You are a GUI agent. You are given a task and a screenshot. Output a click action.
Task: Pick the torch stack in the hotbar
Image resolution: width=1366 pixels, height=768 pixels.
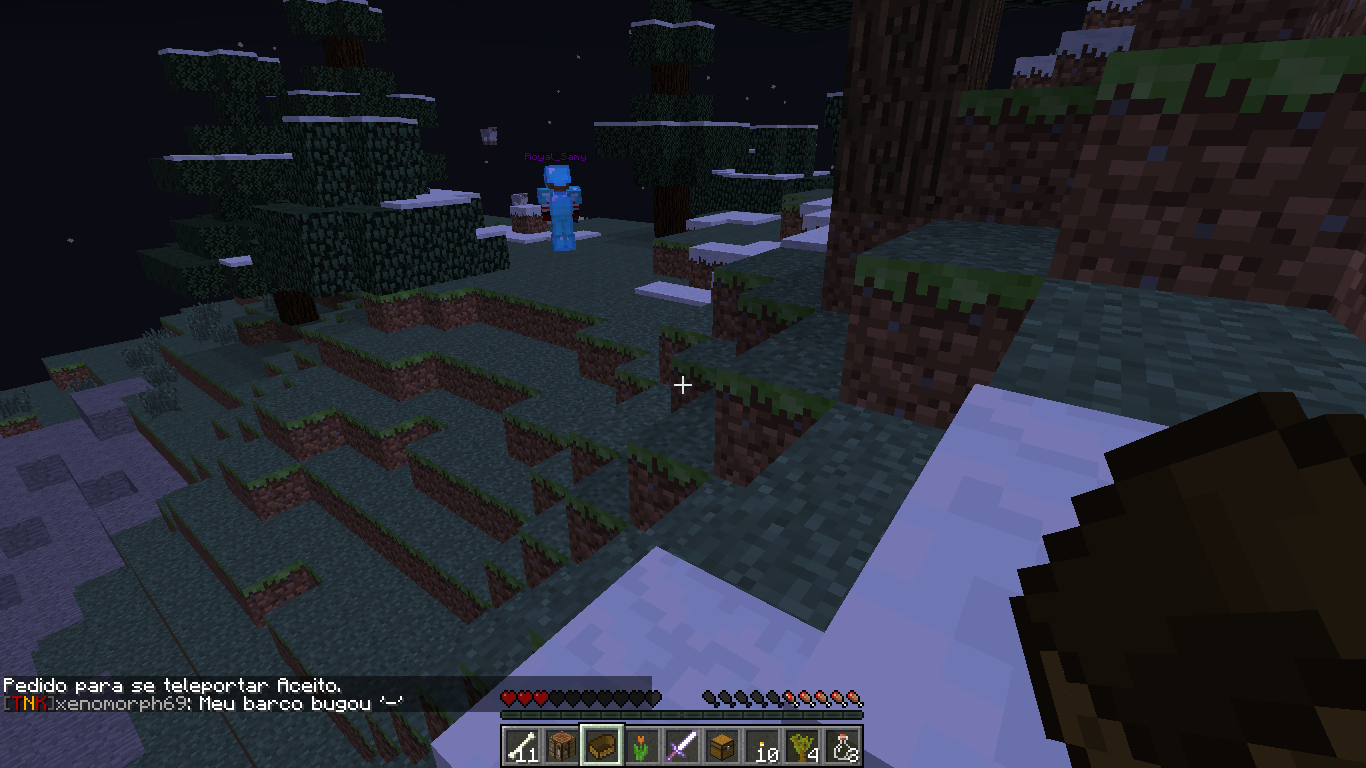(762, 745)
